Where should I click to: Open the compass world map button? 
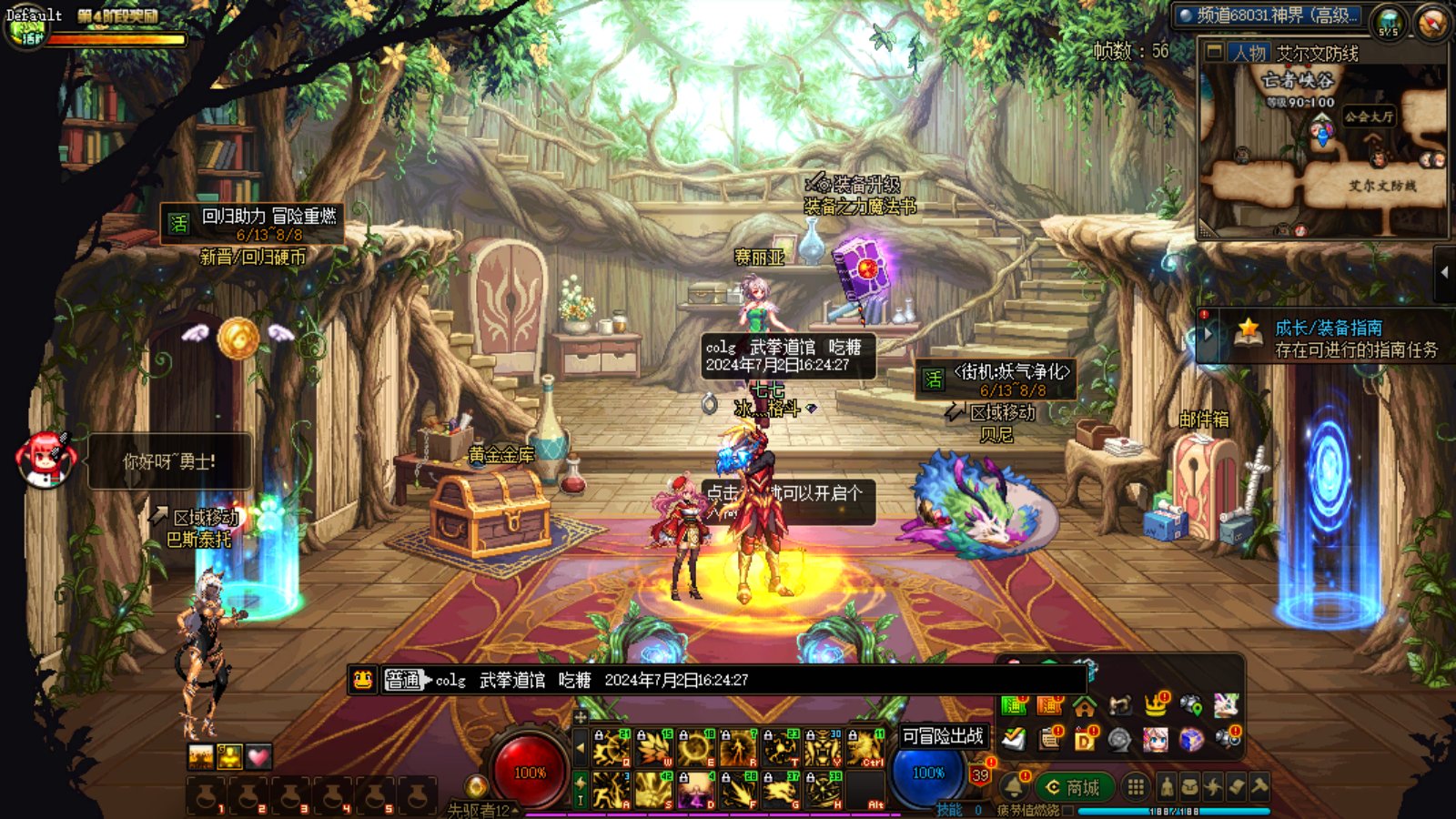coord(1431,22)
